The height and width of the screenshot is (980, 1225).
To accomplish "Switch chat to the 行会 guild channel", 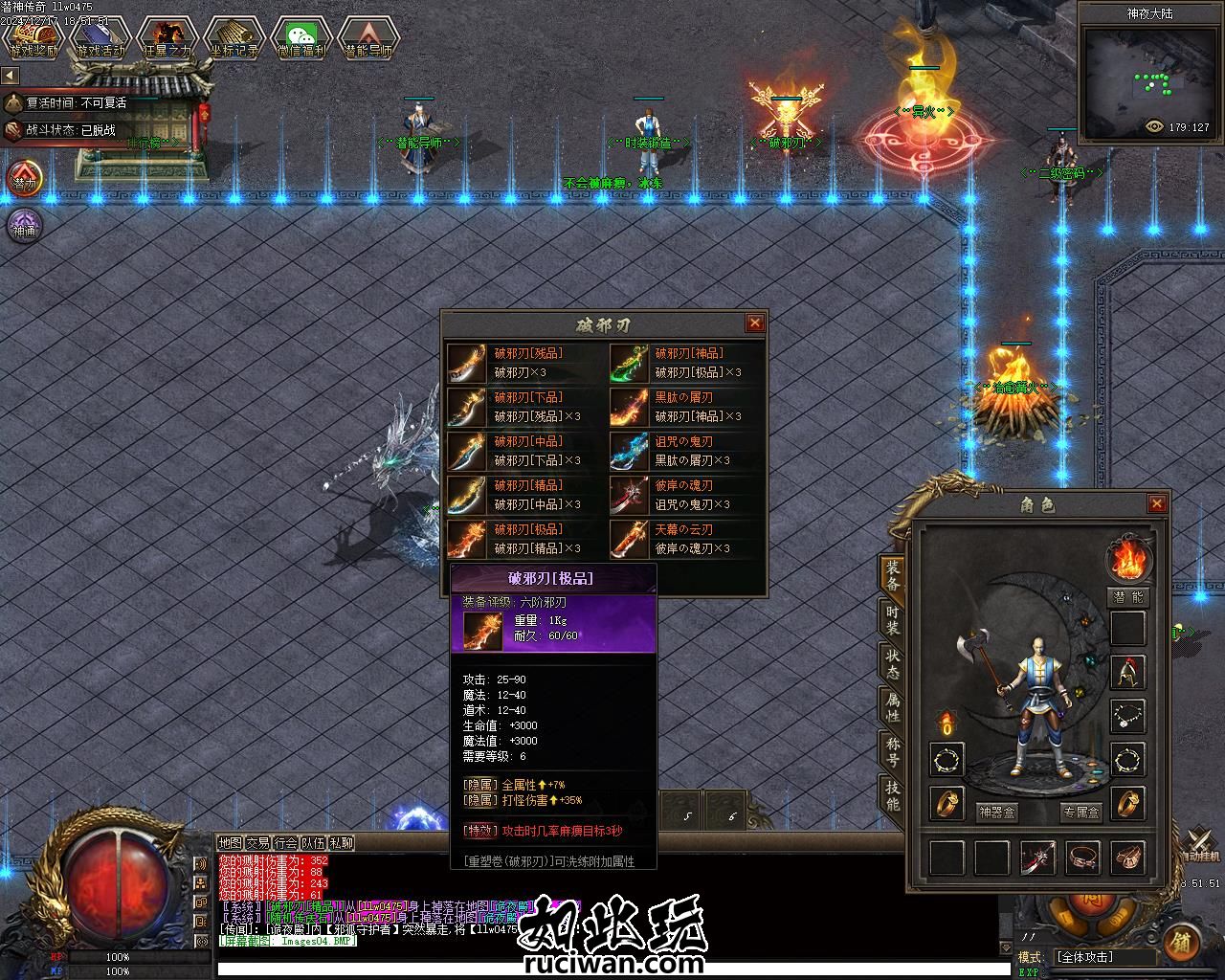I will click(x=285, y=843).
